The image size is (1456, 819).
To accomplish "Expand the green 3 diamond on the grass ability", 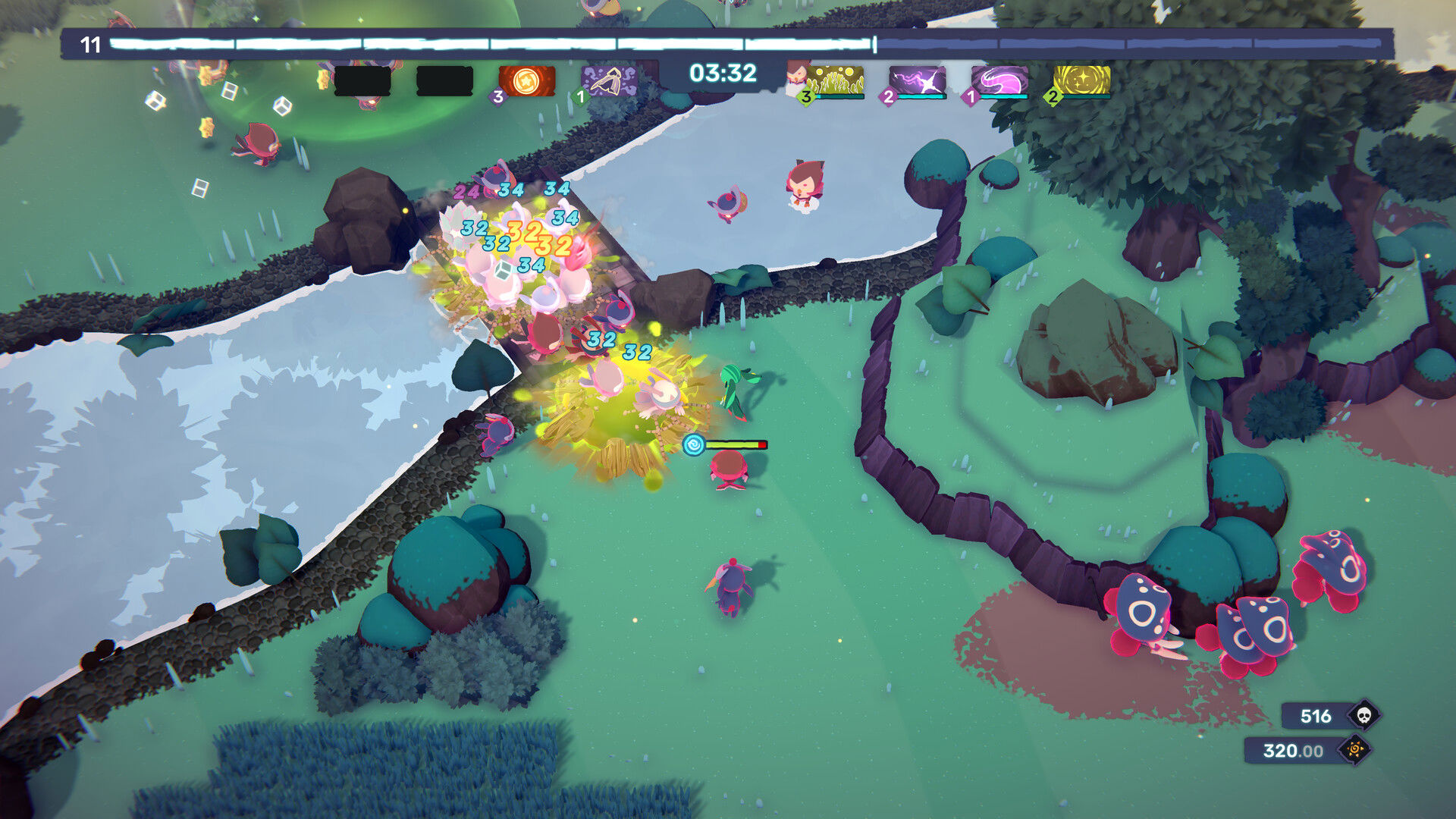I will (805, 97).
